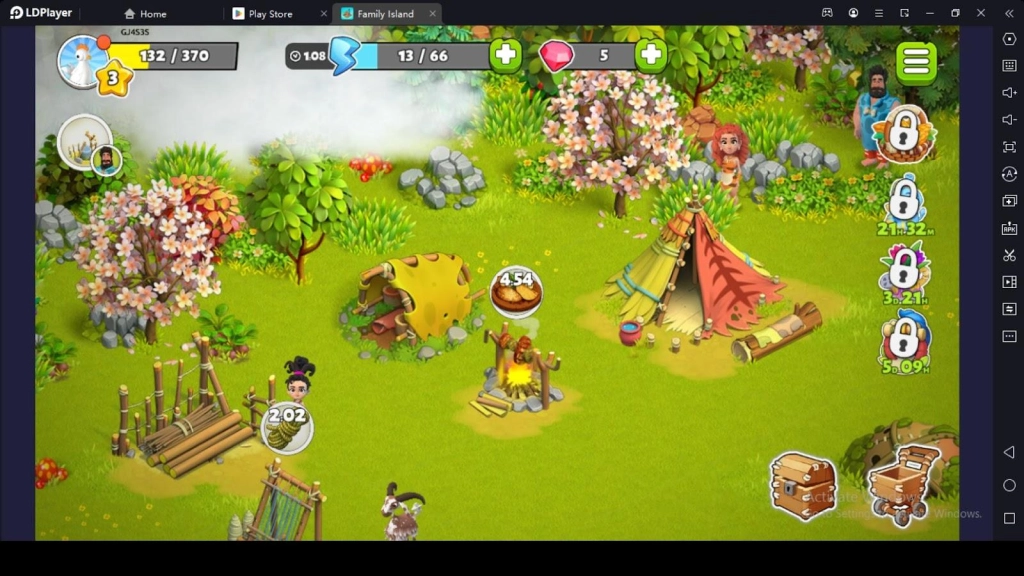
Task: Open the treasure chest storage
Action: tap(802, 485)
